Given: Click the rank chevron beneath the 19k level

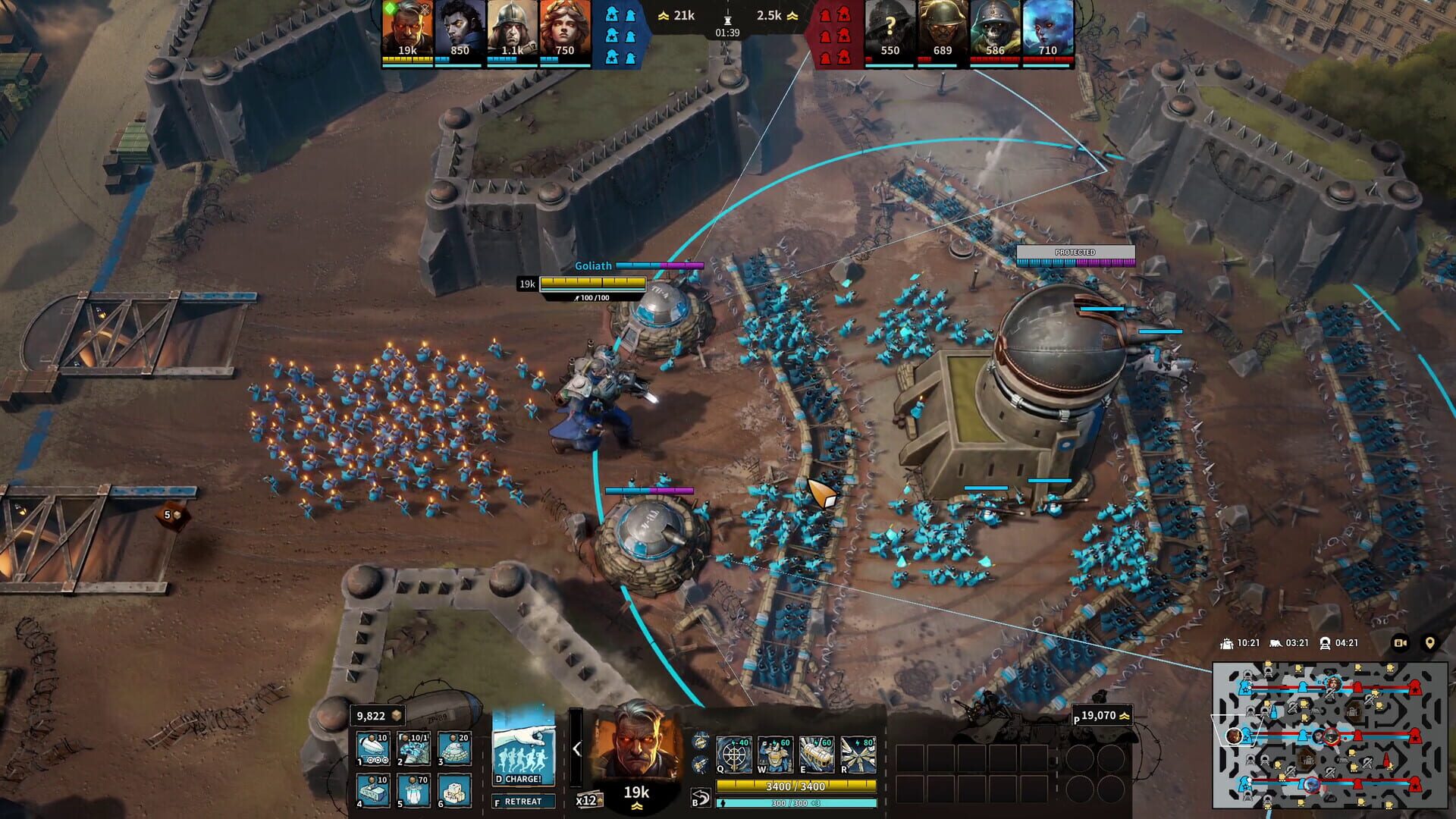Looking at the screenshot, I should point(637,805).
